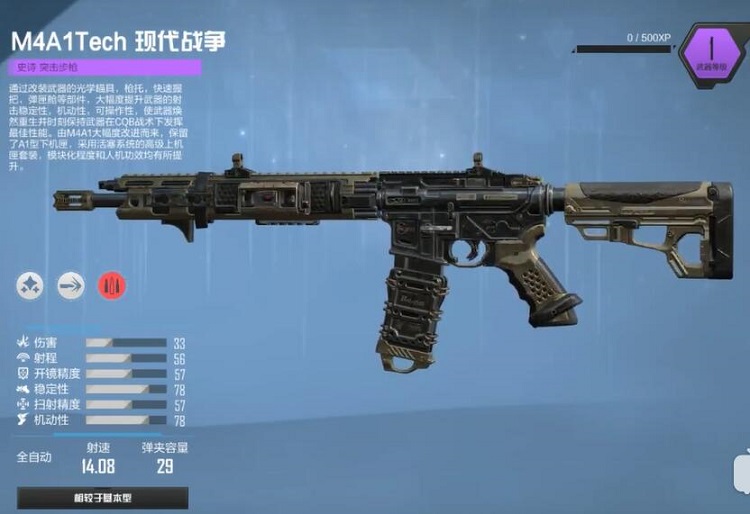Viewport: 750px width, 514px height.
Task: Select the sparkle stars perk icon
Action: point(30,285)
